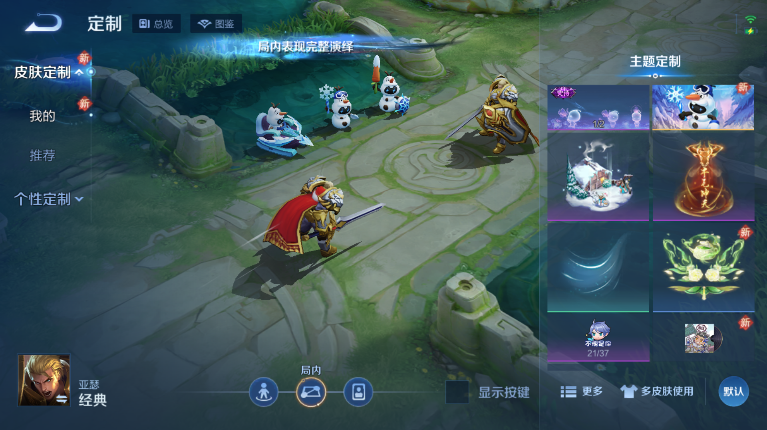
Task: Choose the snowy cabin theme thumbnail
Action: pos(598,177)
